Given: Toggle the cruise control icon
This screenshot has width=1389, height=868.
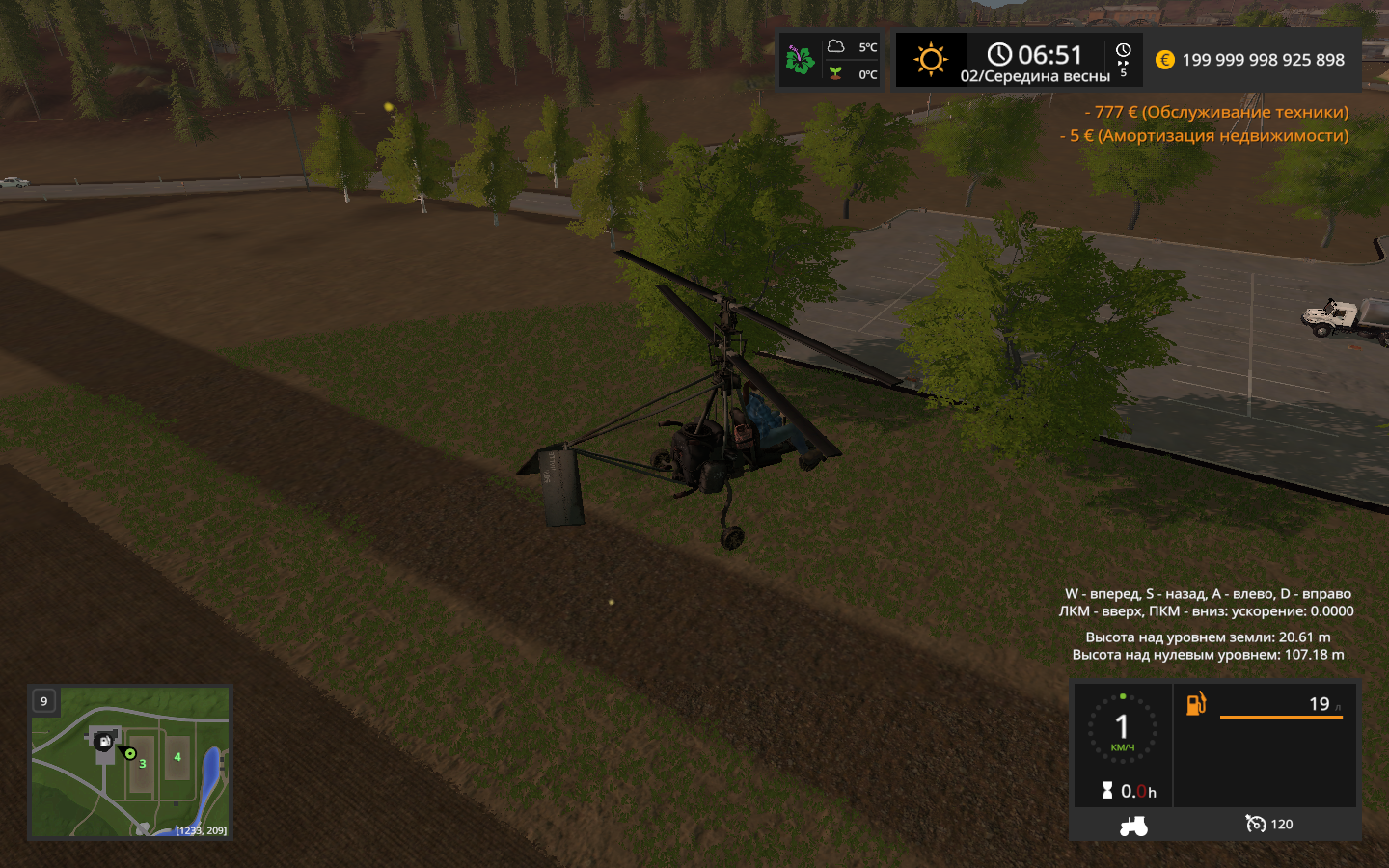Looking at the screenshot, I should coord(1255,824).
